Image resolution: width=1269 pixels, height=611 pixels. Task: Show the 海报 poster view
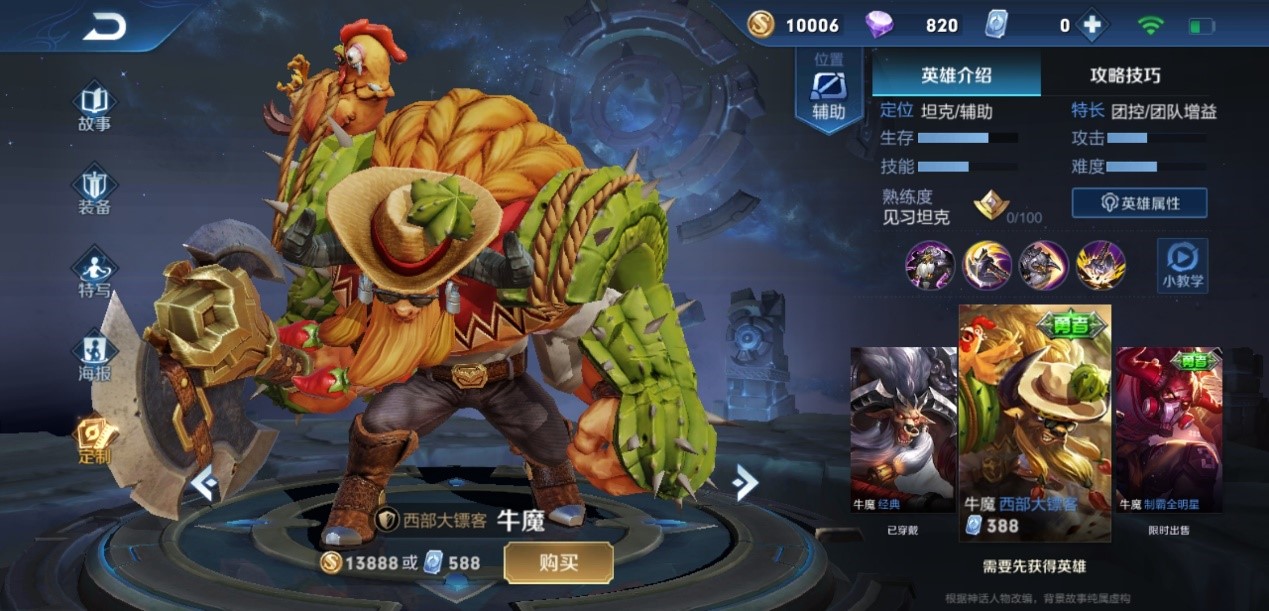[94, 357]
